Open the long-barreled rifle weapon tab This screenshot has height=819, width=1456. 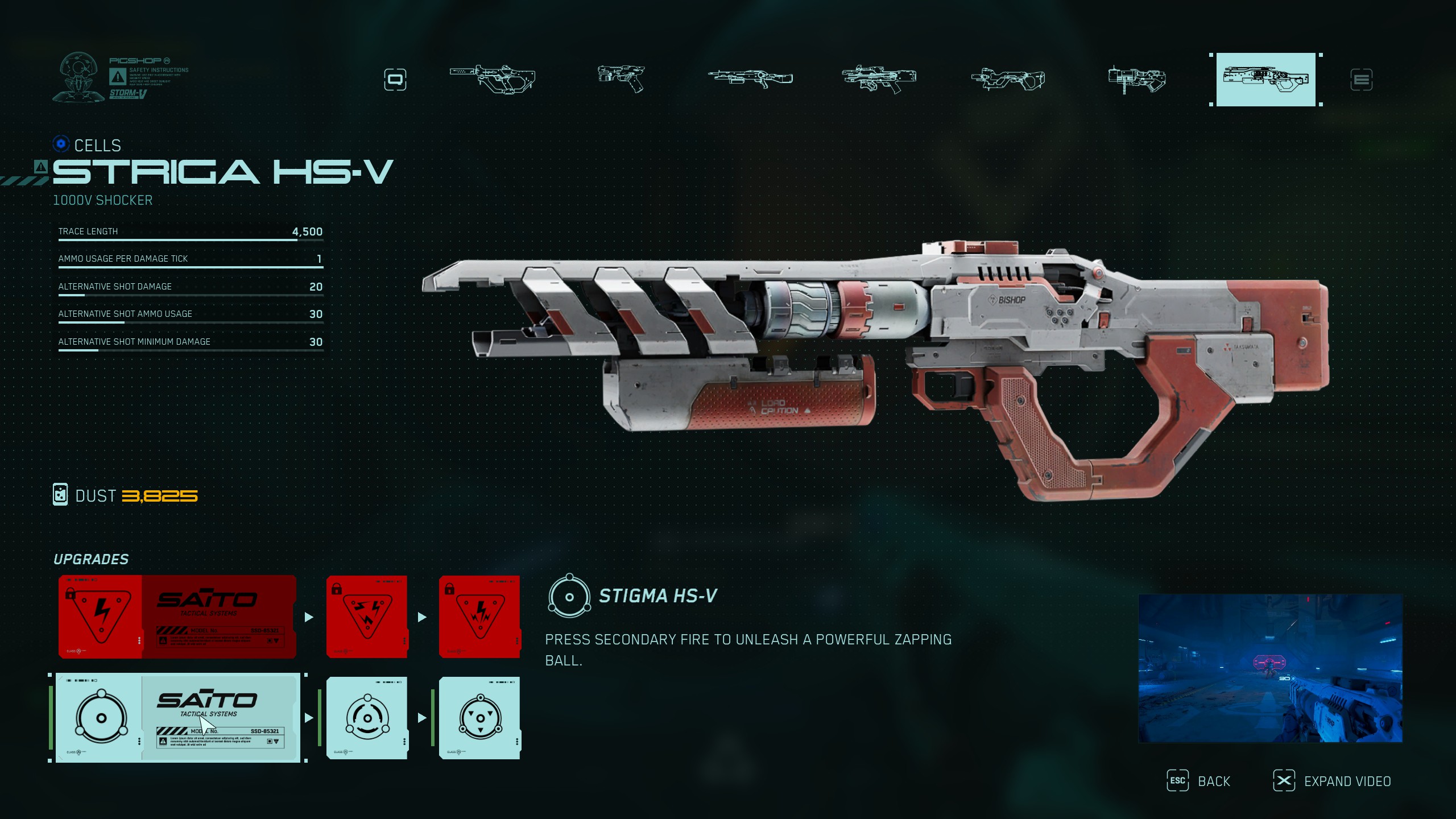(750, 78)
